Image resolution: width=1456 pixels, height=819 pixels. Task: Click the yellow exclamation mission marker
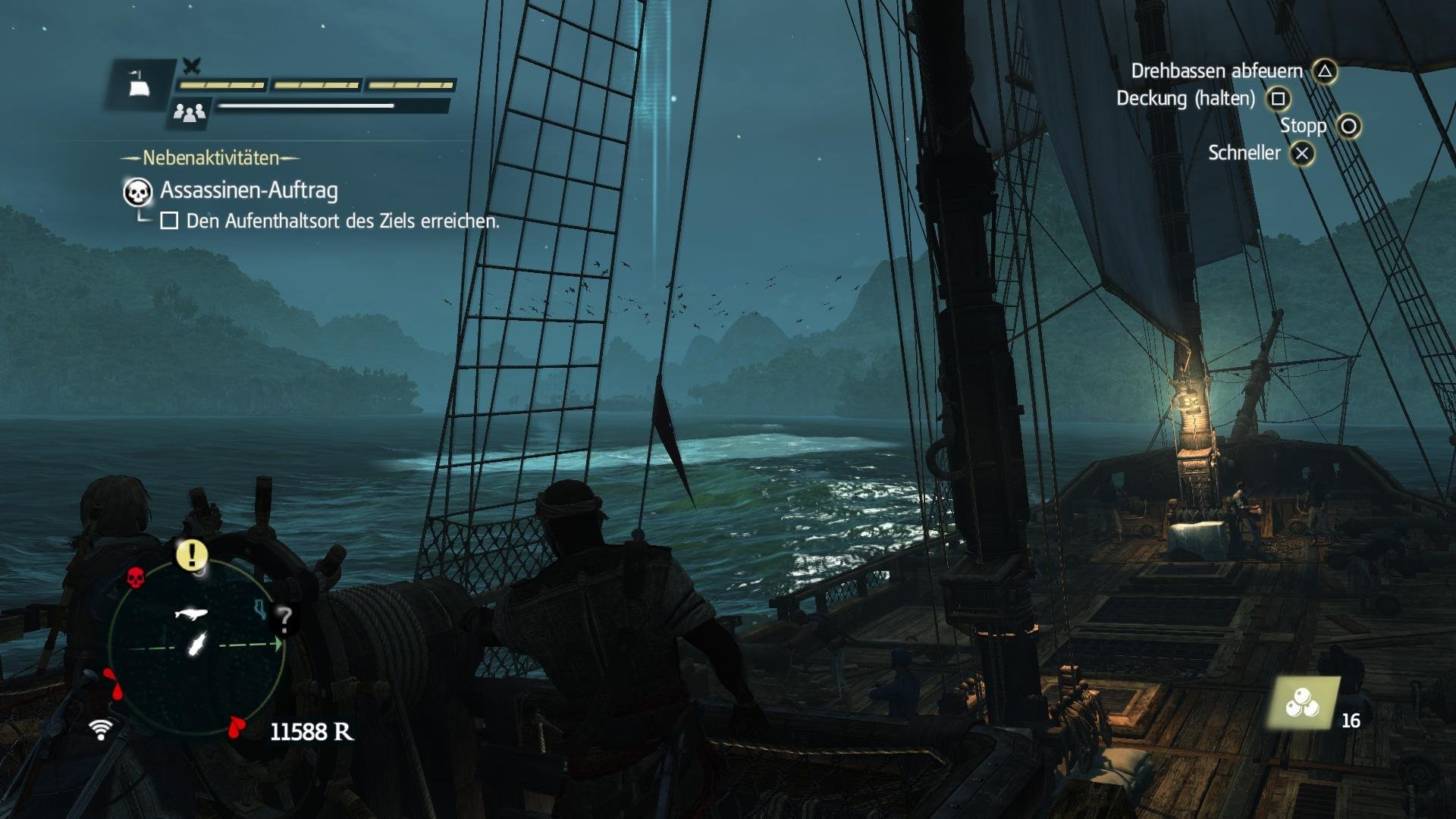[x=191, y=554]
